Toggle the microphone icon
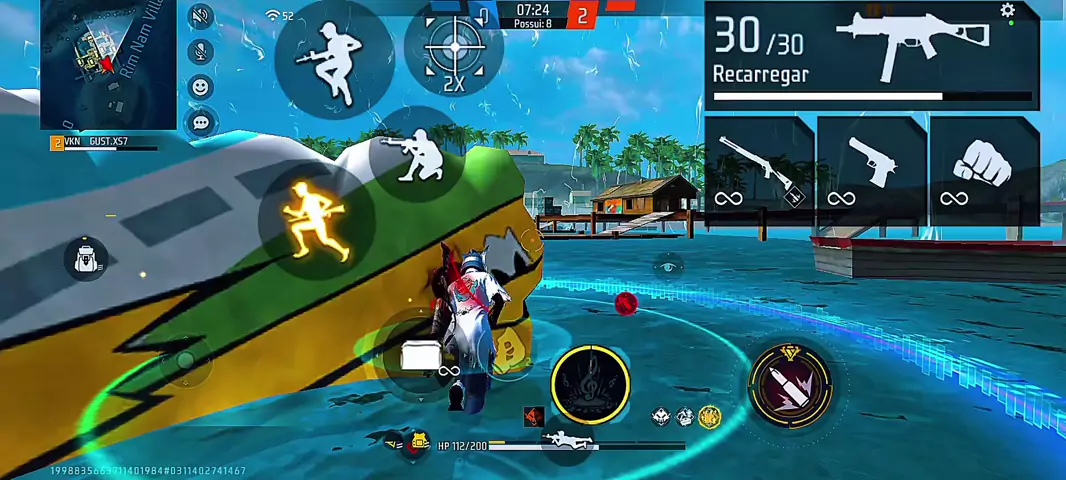 coord(201,52)
